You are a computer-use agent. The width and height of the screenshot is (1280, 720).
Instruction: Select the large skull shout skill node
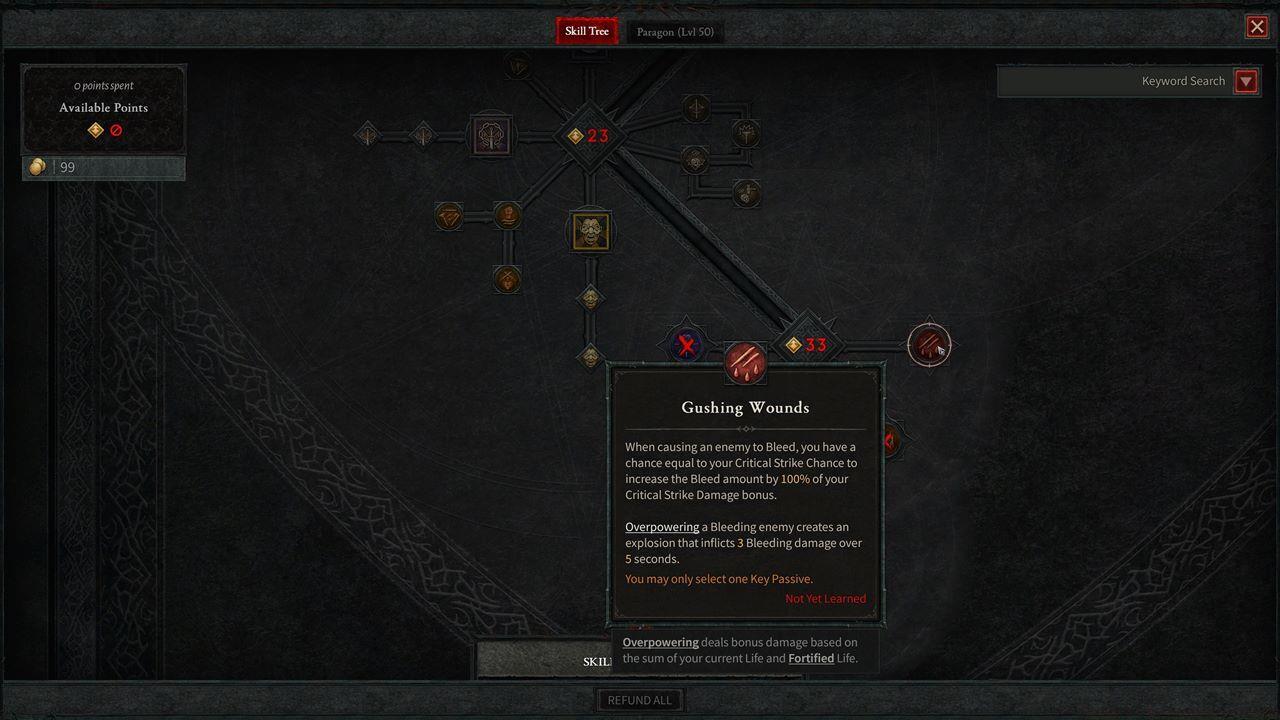tap(588, 230)
